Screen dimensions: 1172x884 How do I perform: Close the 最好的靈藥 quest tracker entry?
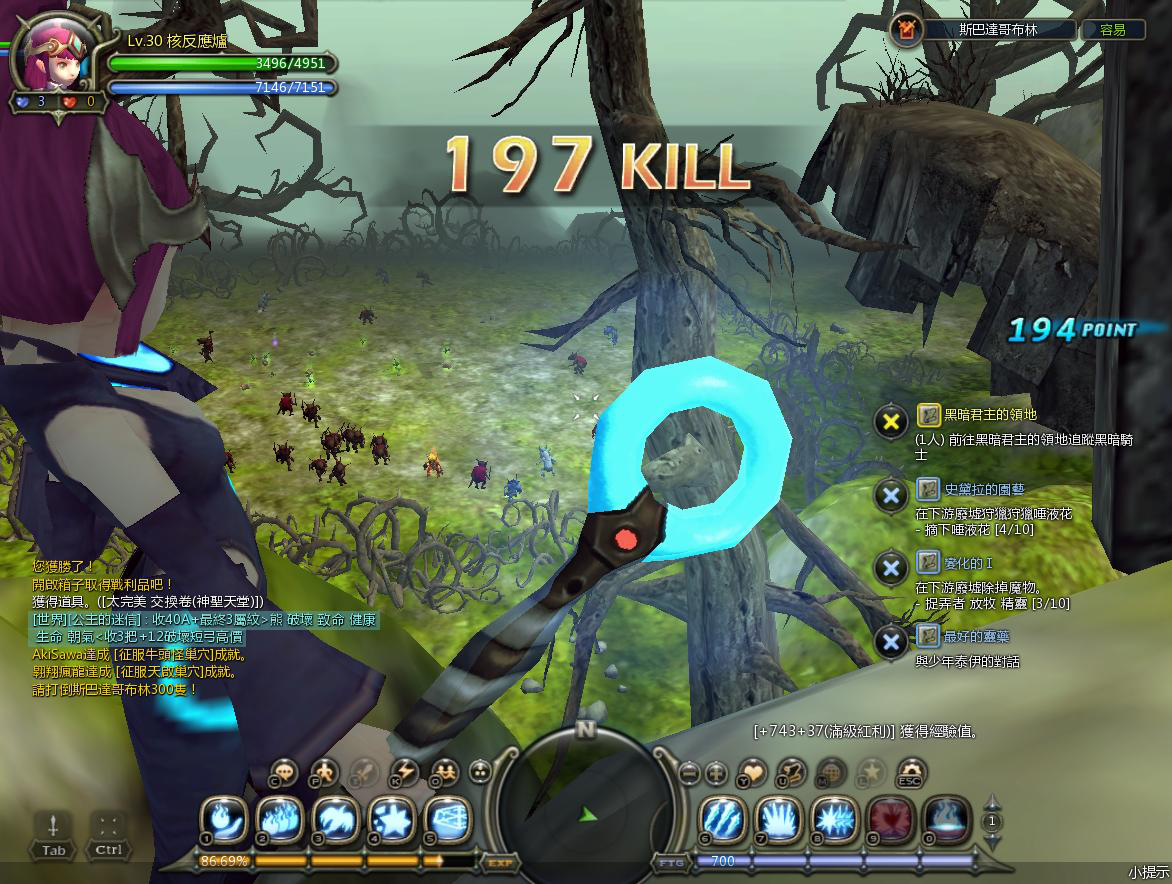[x=890, y=641]
